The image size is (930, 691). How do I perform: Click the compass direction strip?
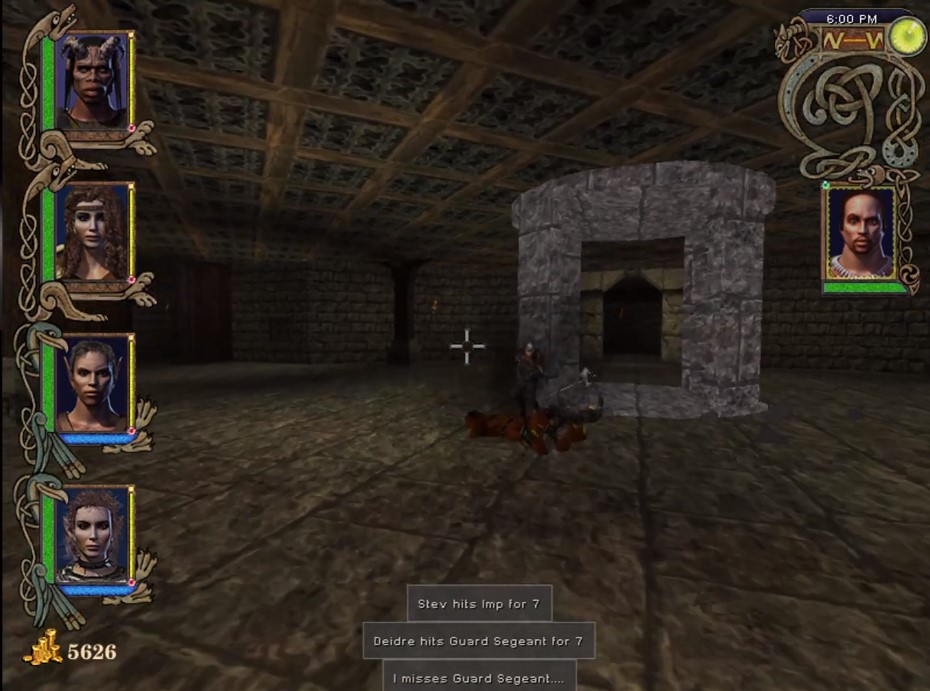(x=852, y=41)
